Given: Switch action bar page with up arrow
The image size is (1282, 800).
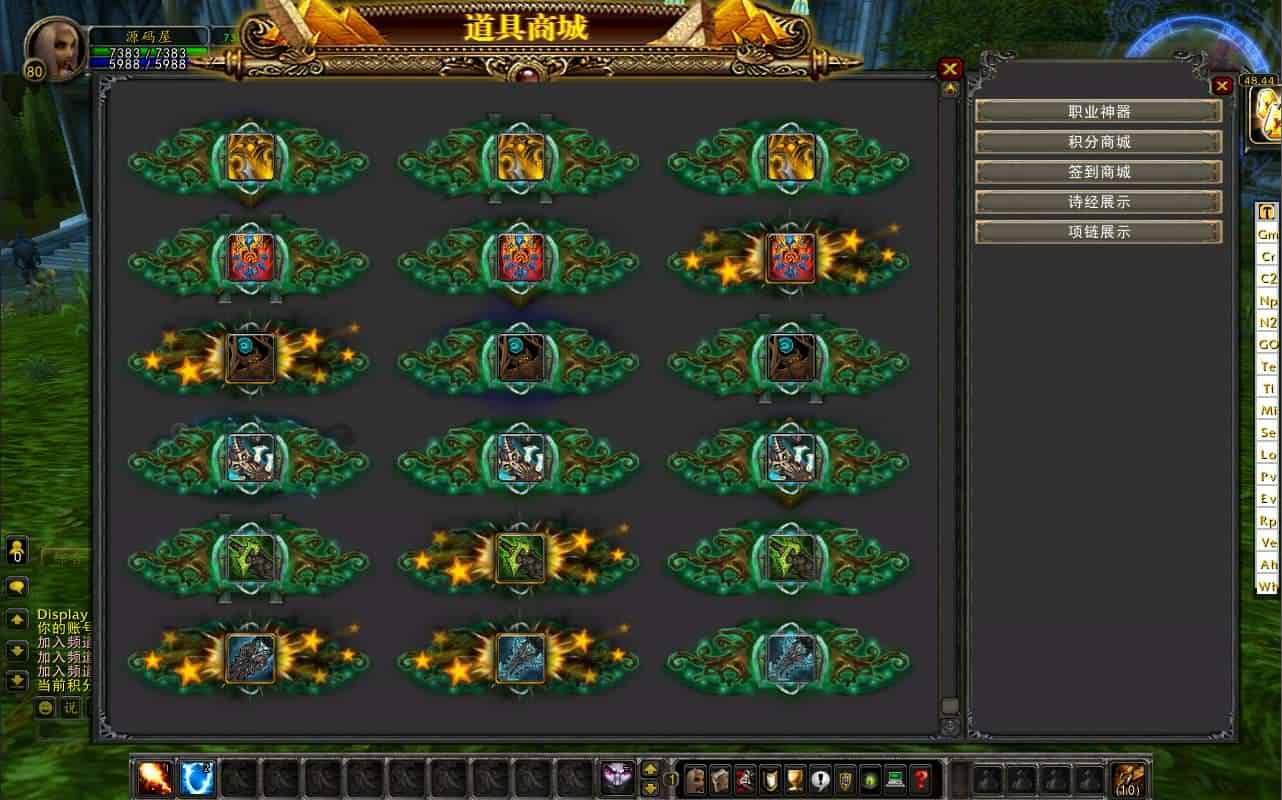Looking at the screenshot, I should (650, 770).
